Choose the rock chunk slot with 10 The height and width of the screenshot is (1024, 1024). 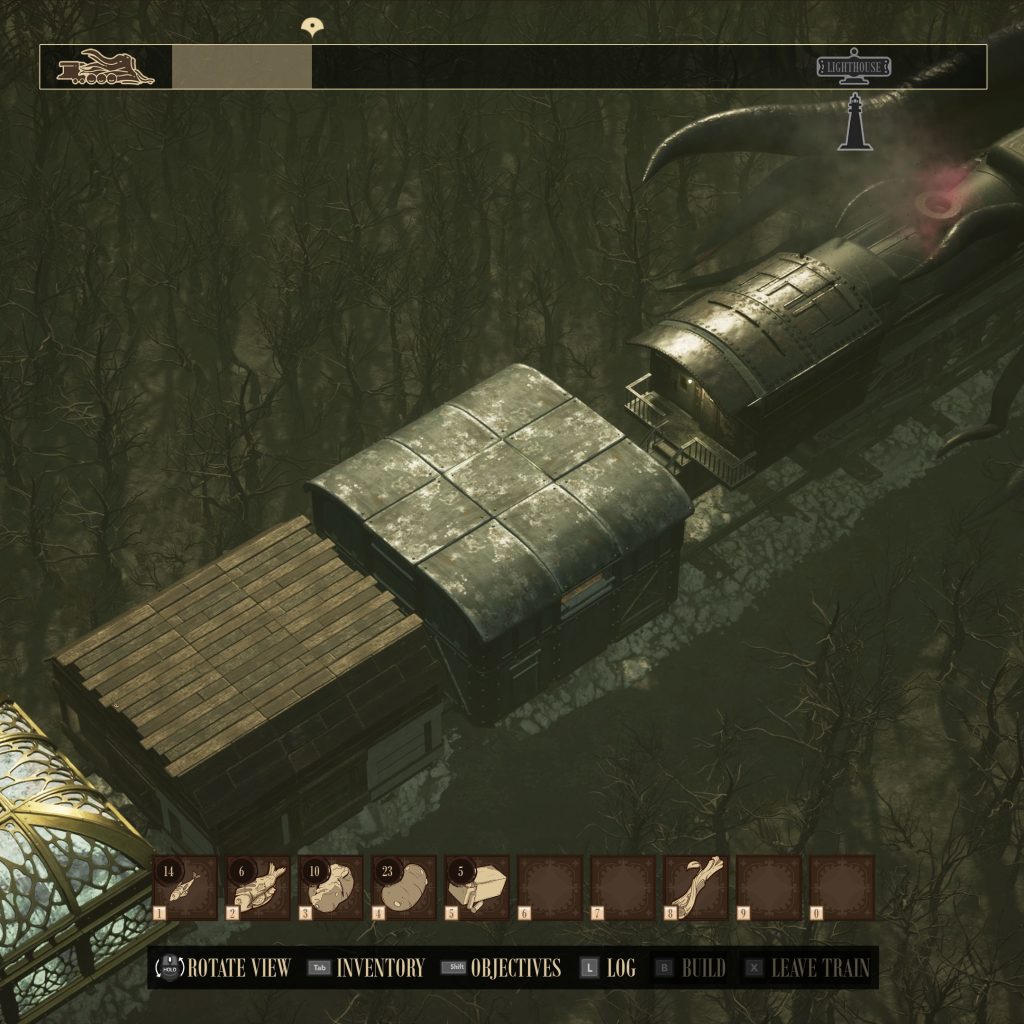pyautogui.click(x=331, y=887)
